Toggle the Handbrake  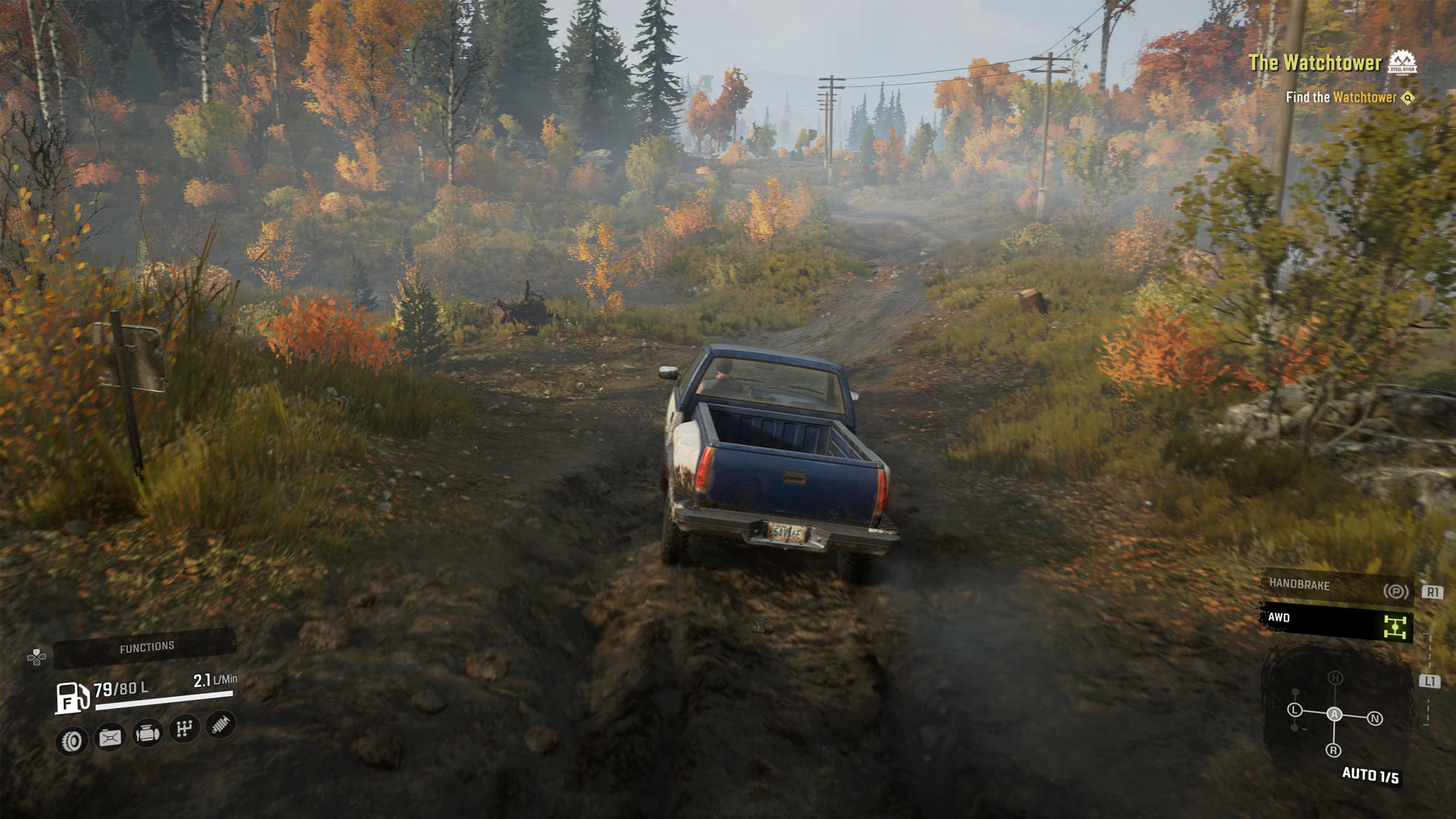(1335, 586)
